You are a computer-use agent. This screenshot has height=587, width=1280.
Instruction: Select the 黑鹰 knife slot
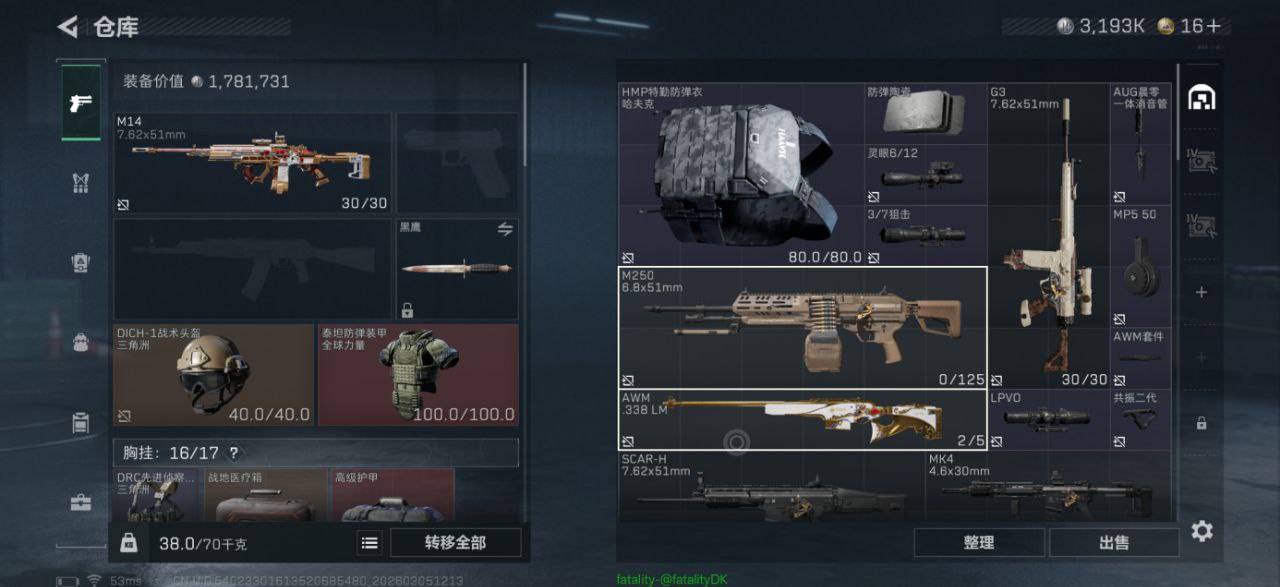pos(457,268)
